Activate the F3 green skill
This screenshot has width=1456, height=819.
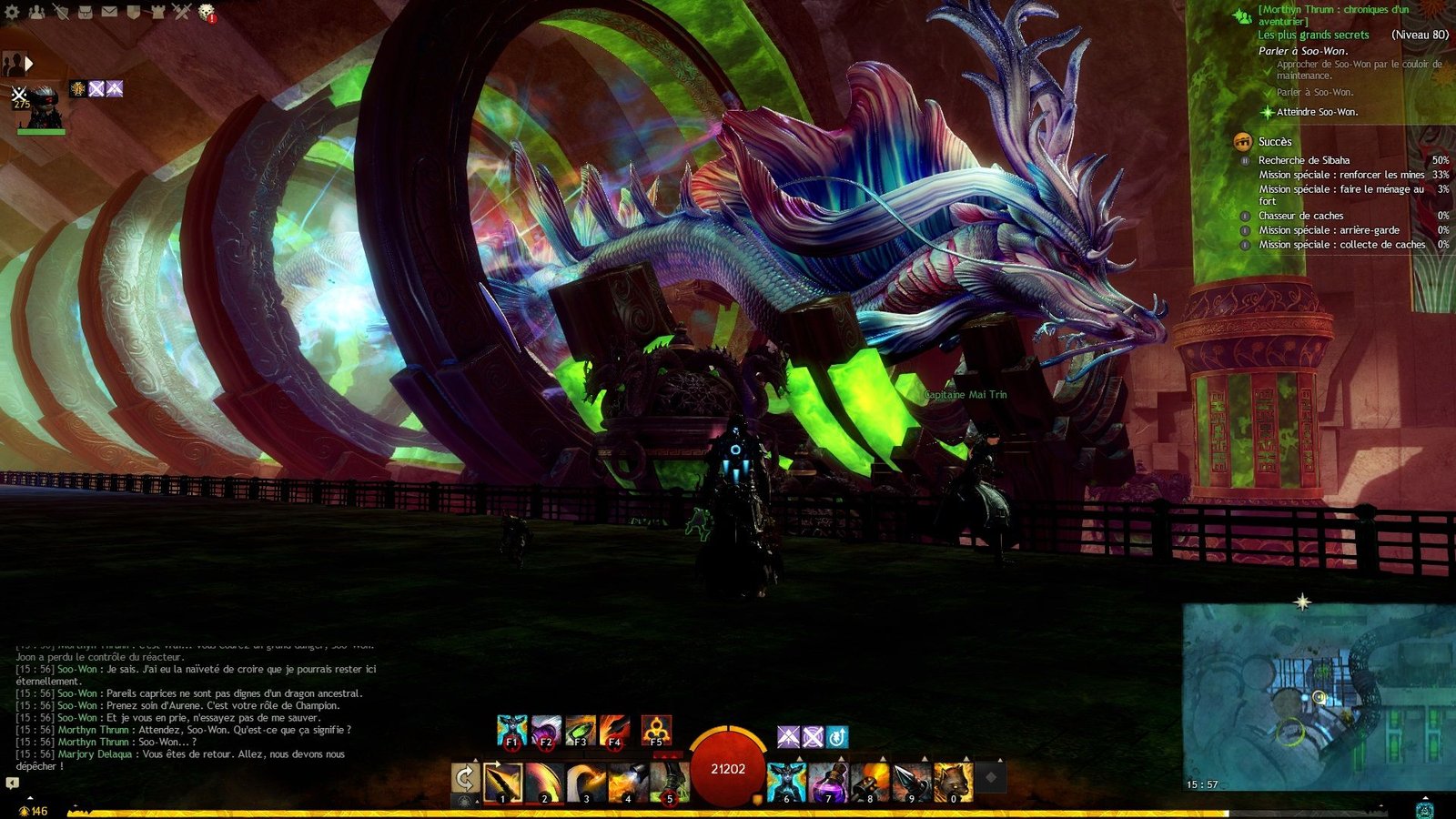(580, 730)
